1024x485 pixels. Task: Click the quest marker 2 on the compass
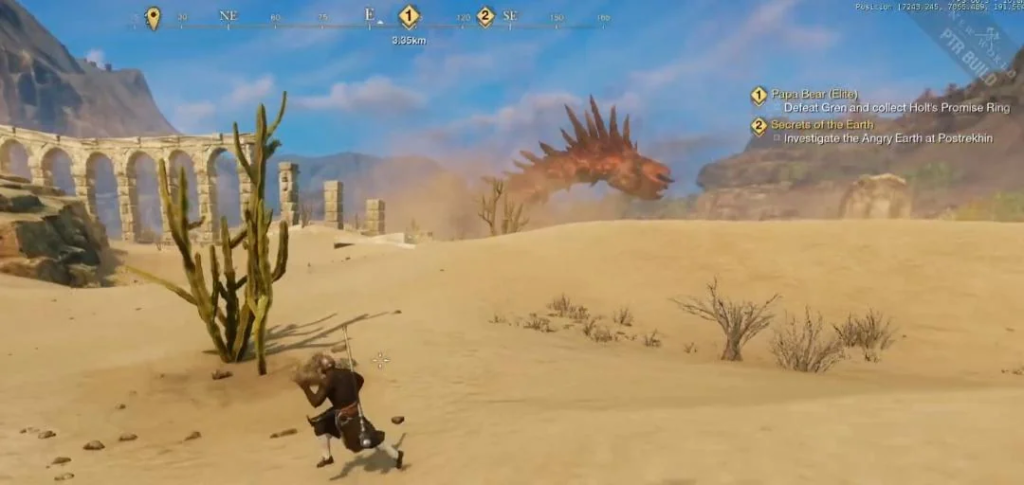(x=485, y=16)
